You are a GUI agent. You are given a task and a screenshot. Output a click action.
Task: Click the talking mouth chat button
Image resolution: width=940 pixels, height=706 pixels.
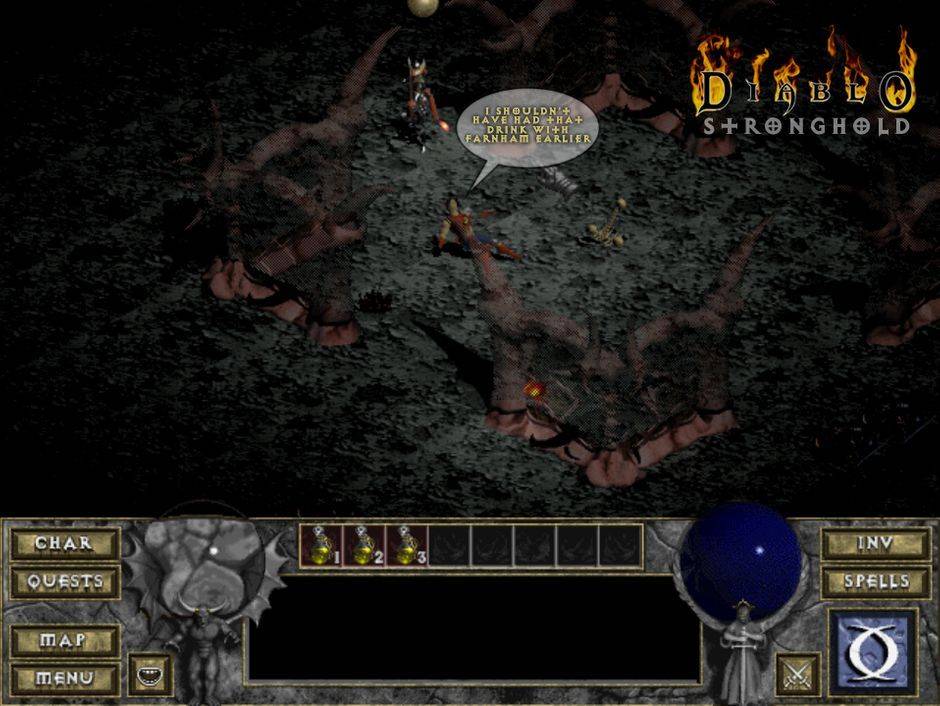[150, 675]
